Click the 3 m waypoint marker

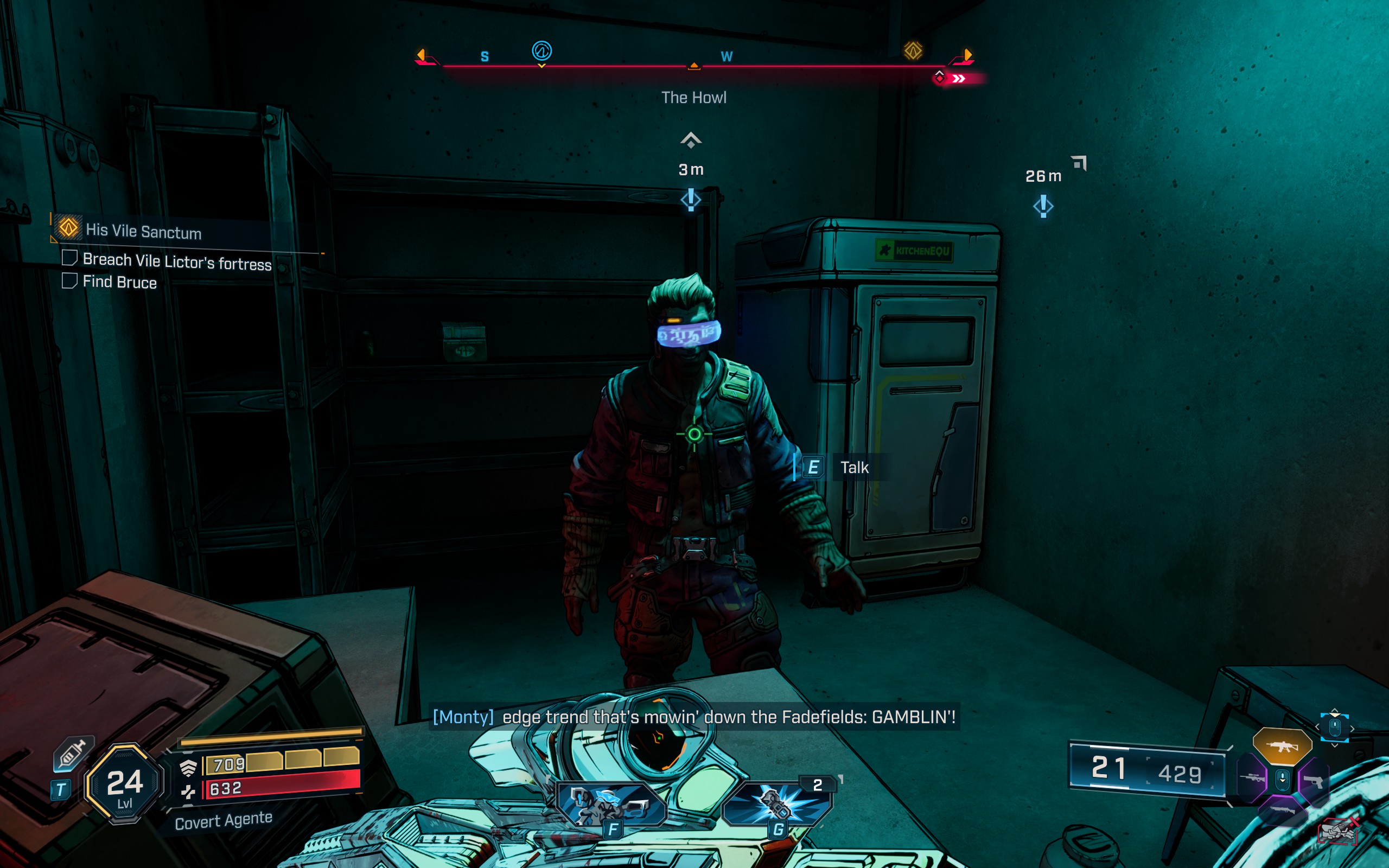point(691,200)
